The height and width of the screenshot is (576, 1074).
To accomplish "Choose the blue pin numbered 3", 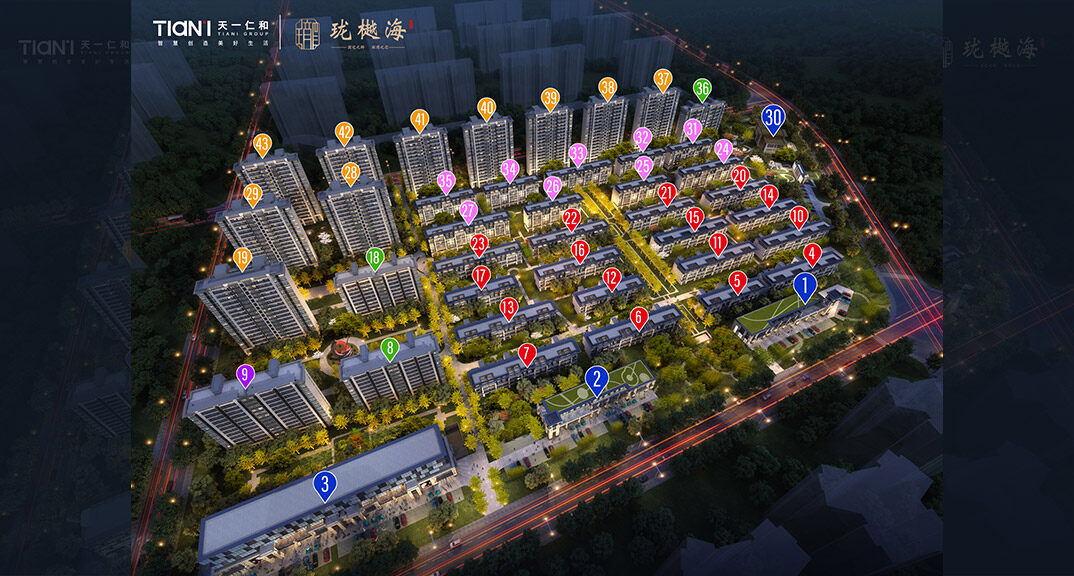I will (x=324, y=485).
